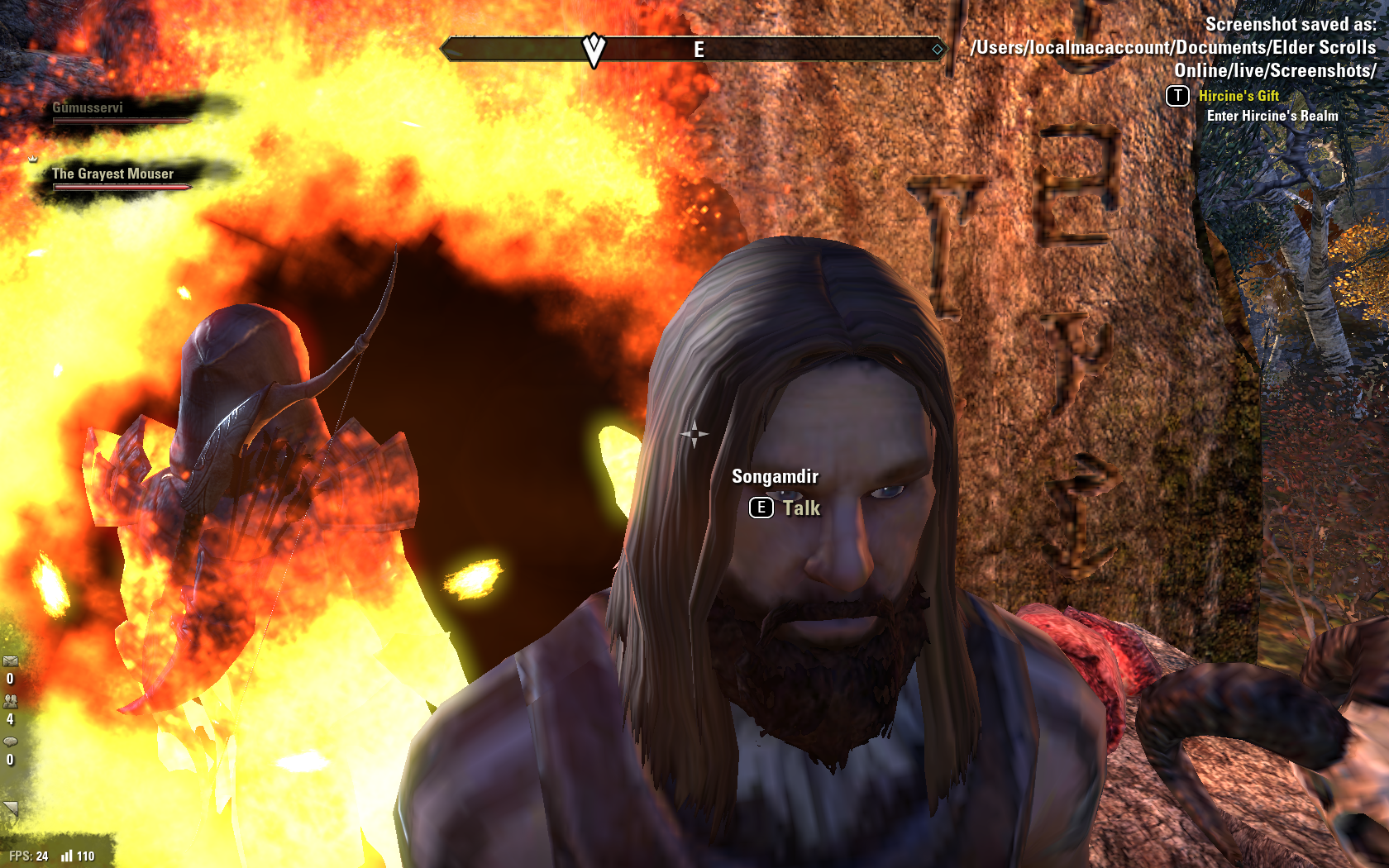This screenshot has width=1389, height=868.
Task: Open the mail envelope icon
Action: pos(10,661)
